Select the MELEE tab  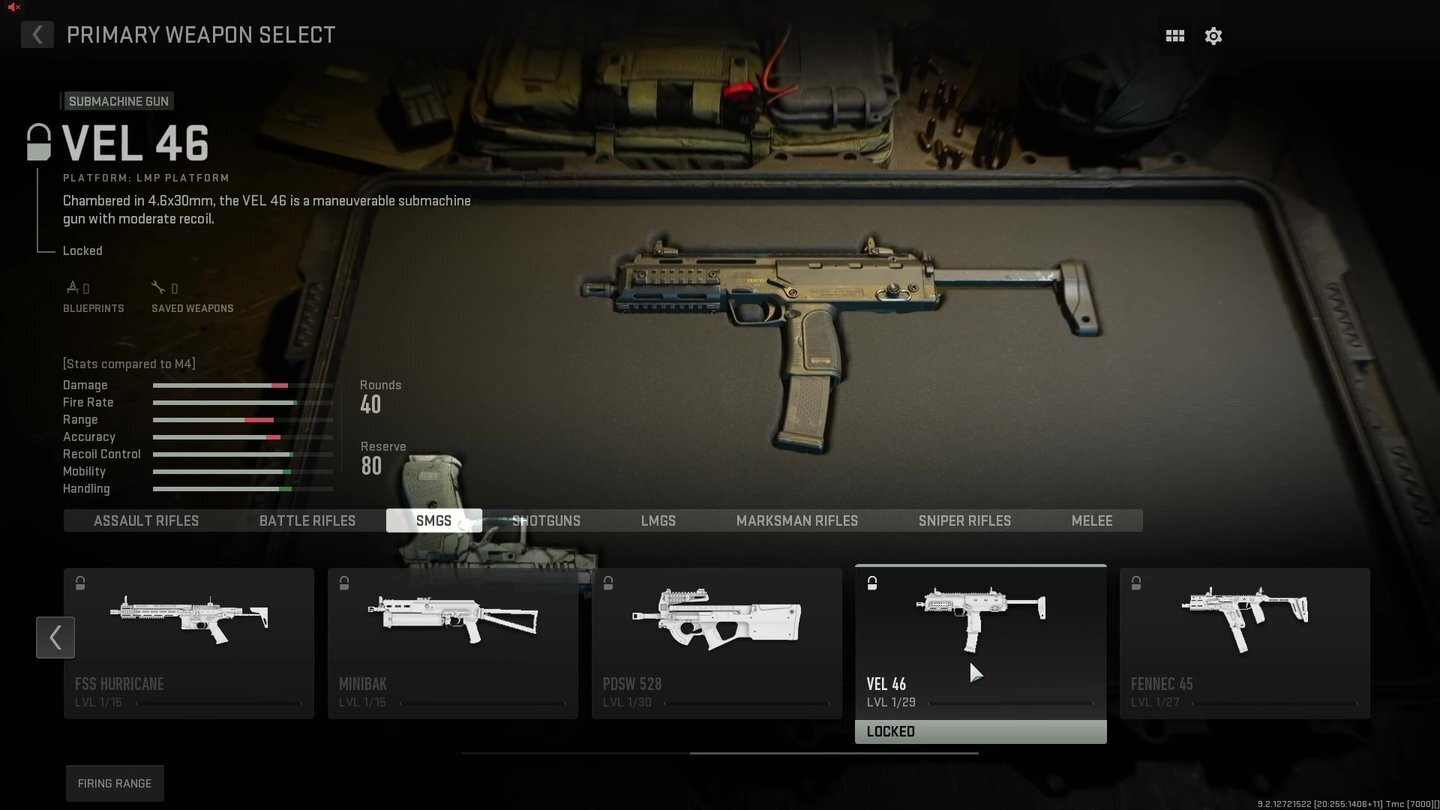coord(1091,520)
